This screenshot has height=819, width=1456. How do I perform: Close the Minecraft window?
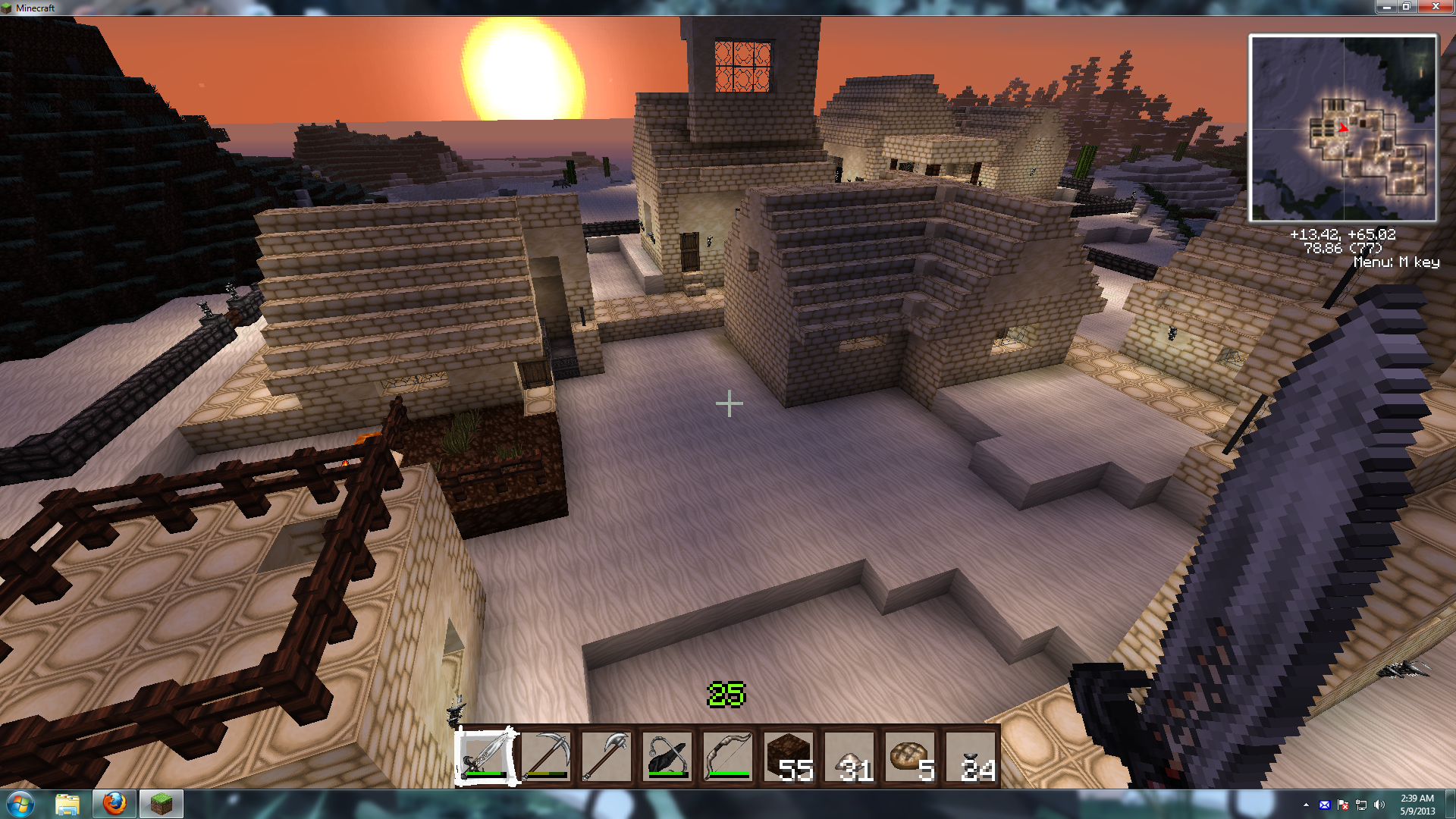tap(1436, 7)
